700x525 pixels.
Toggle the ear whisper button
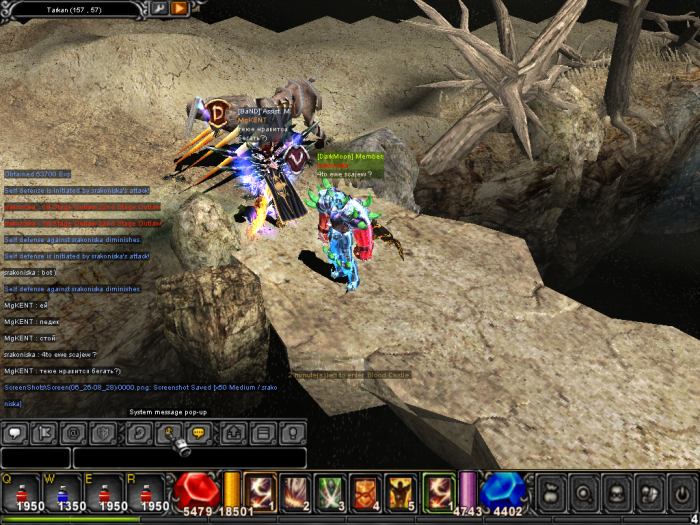click(140, 434)
